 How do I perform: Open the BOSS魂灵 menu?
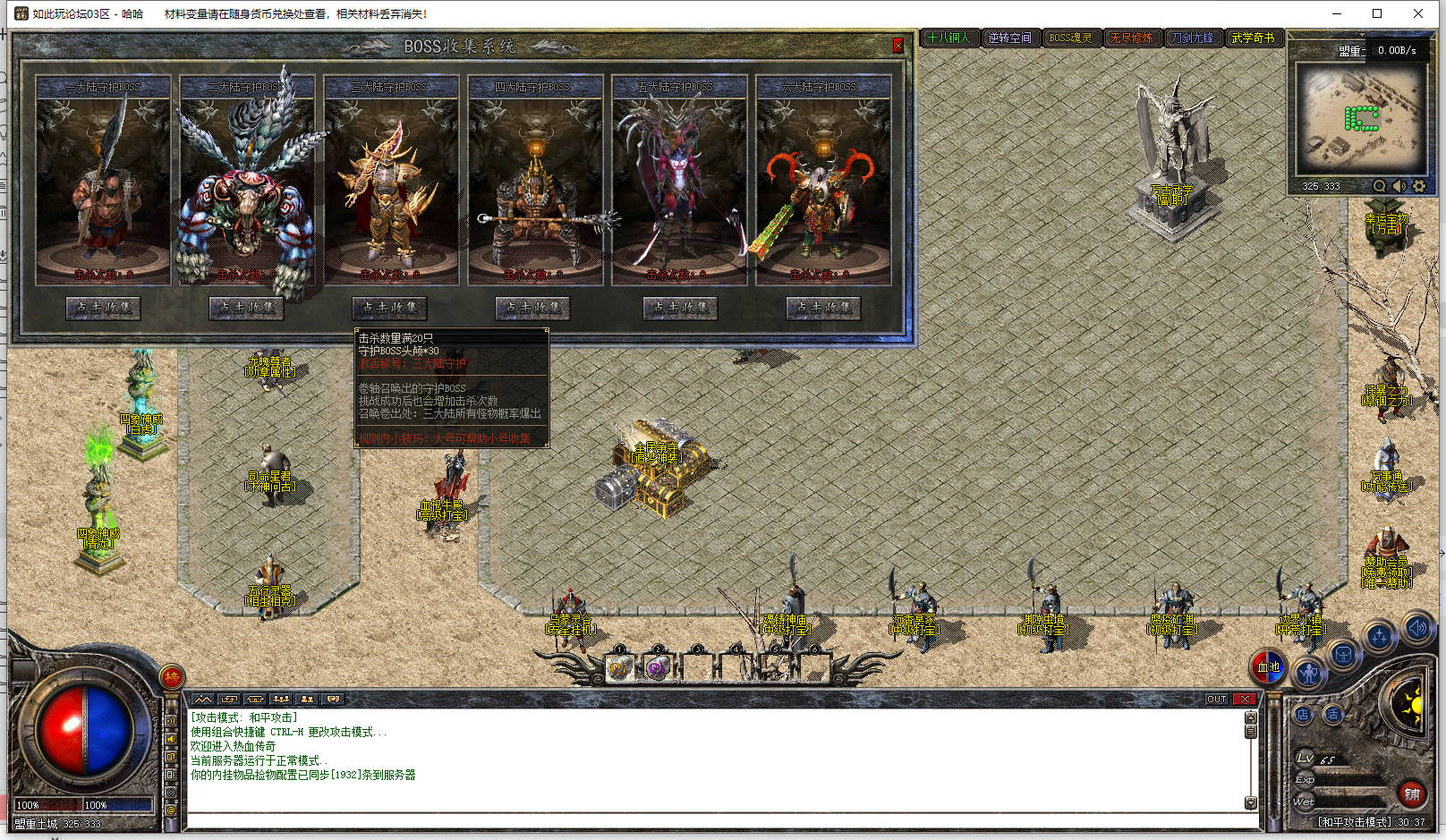point(1071,38)
